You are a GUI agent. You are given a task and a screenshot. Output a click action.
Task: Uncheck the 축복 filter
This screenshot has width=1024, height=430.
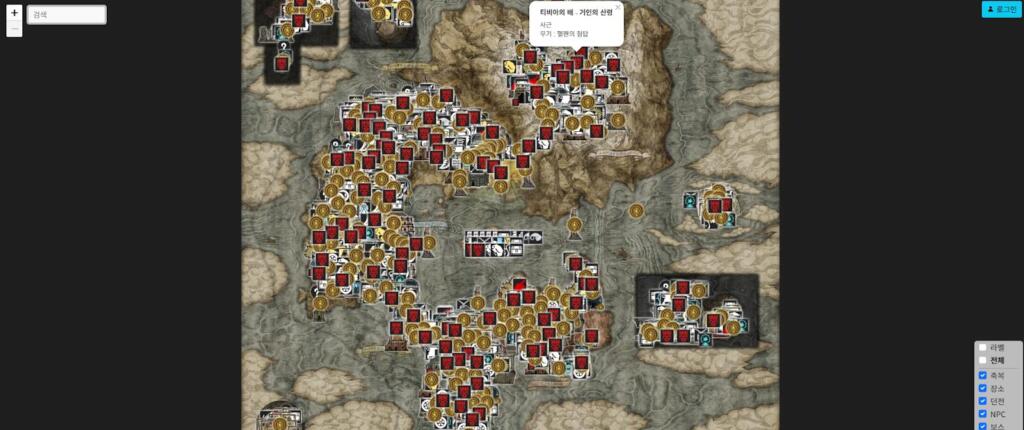click(x=982, y=375)
